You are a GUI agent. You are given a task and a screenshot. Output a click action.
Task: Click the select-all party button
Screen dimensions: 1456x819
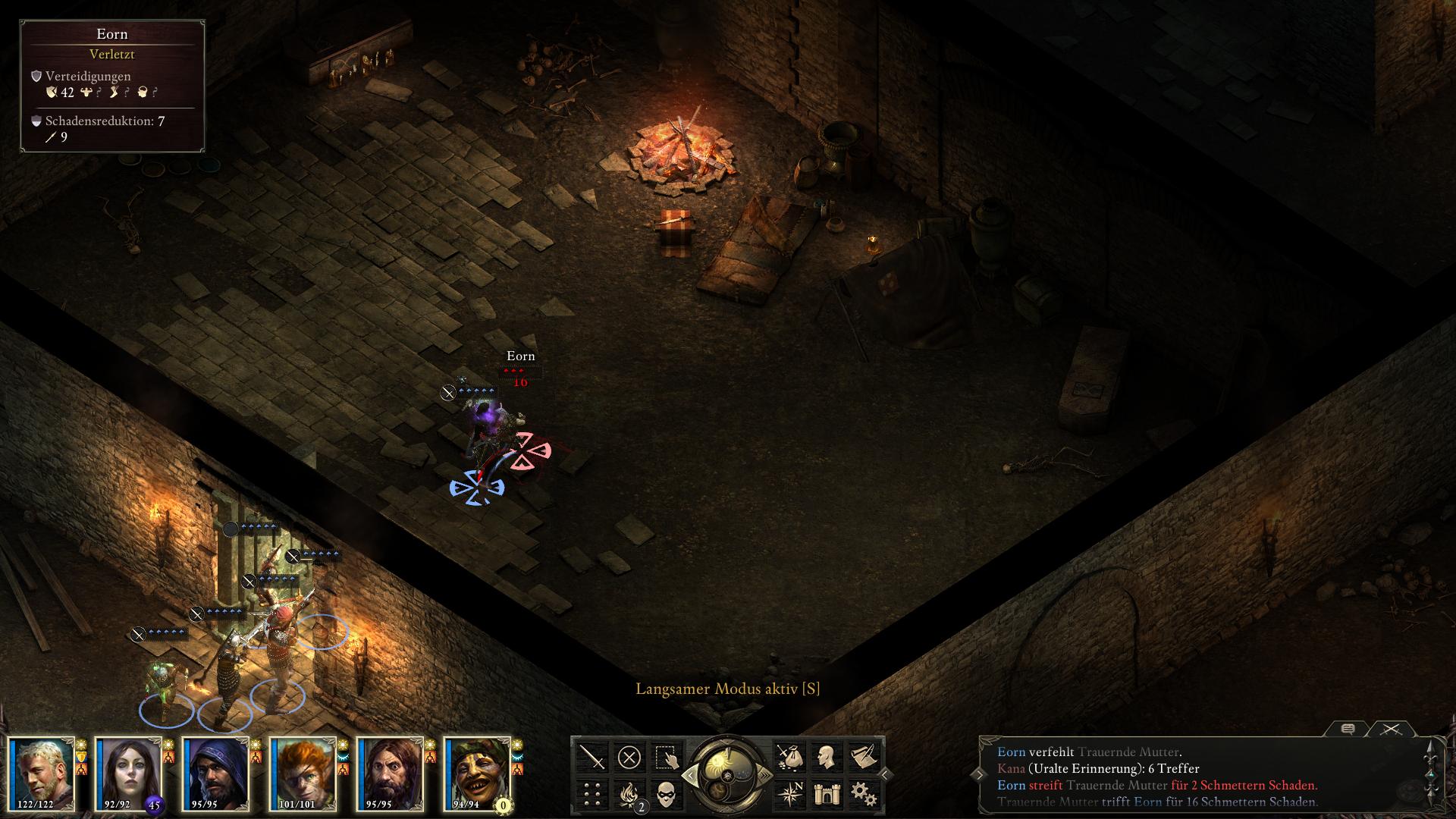(667, 757)
